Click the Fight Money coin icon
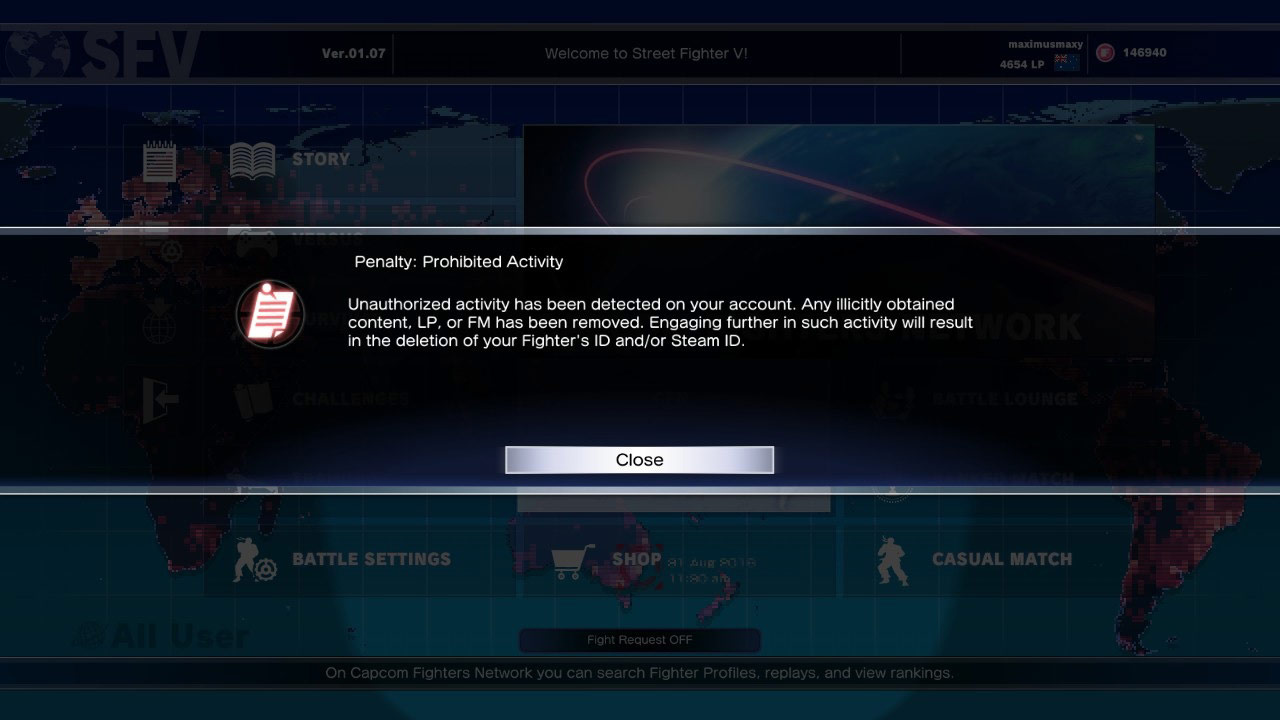The width and height of the screenshot is (1280, 720). pyautogui.click(x=1103, y=52)
